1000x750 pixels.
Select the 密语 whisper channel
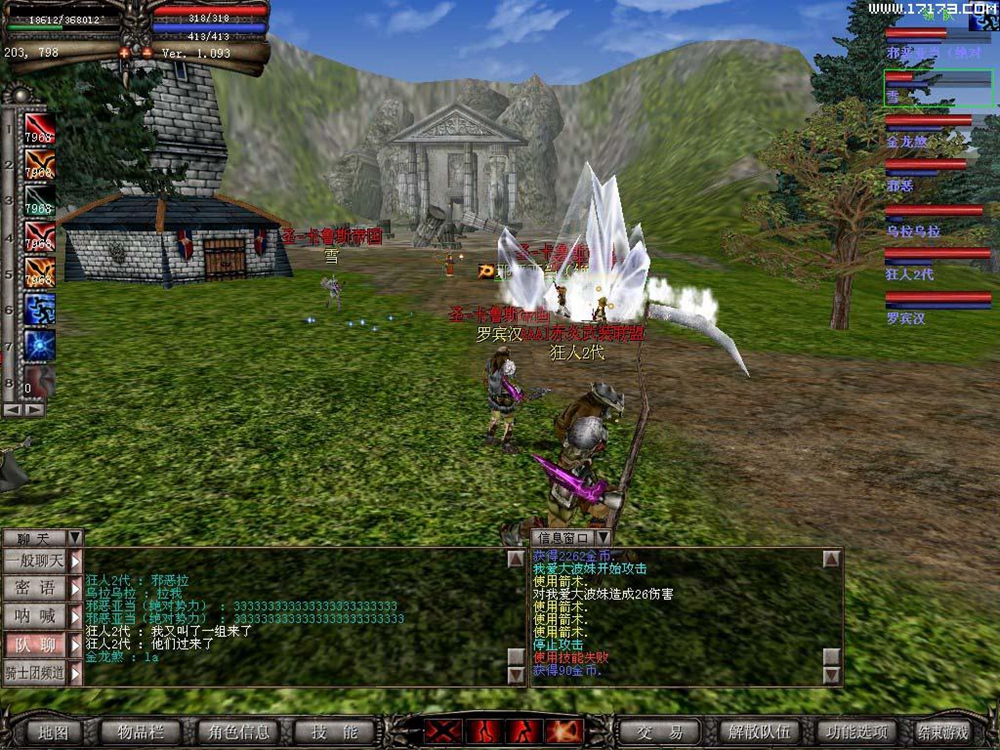tap(35, 588)
